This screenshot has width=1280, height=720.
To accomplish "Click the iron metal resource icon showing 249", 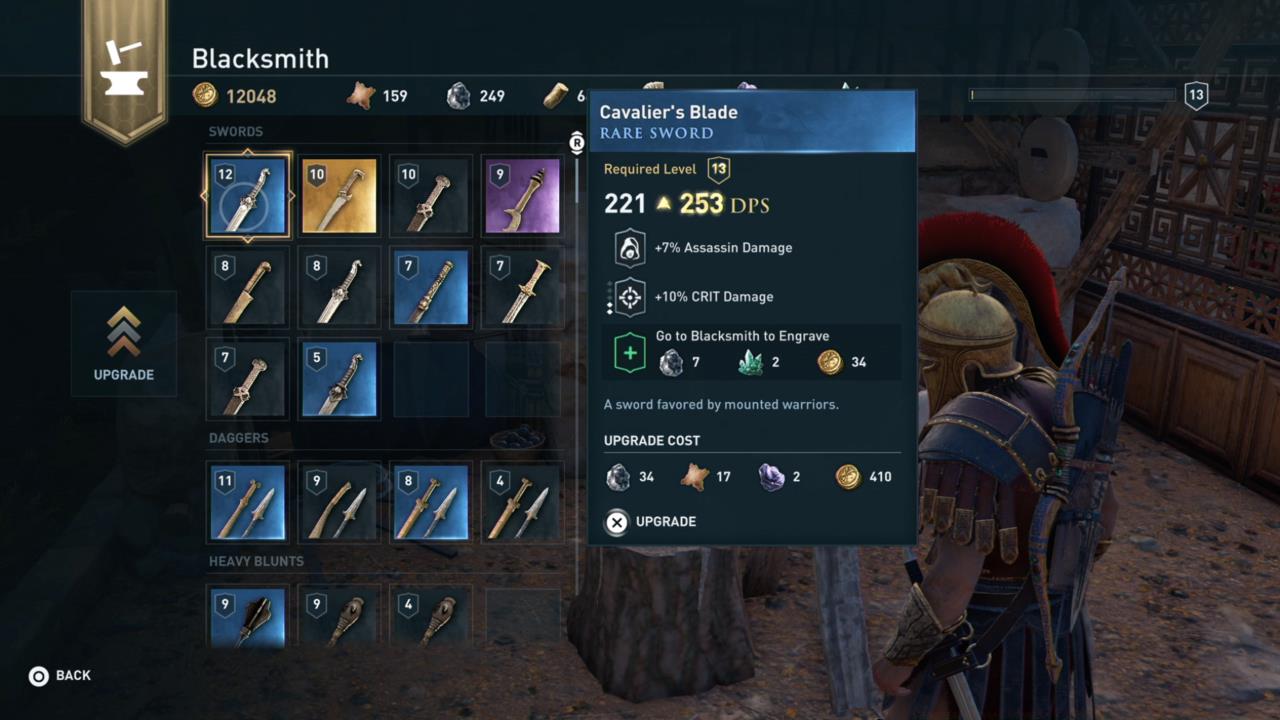I will [459, 95].
